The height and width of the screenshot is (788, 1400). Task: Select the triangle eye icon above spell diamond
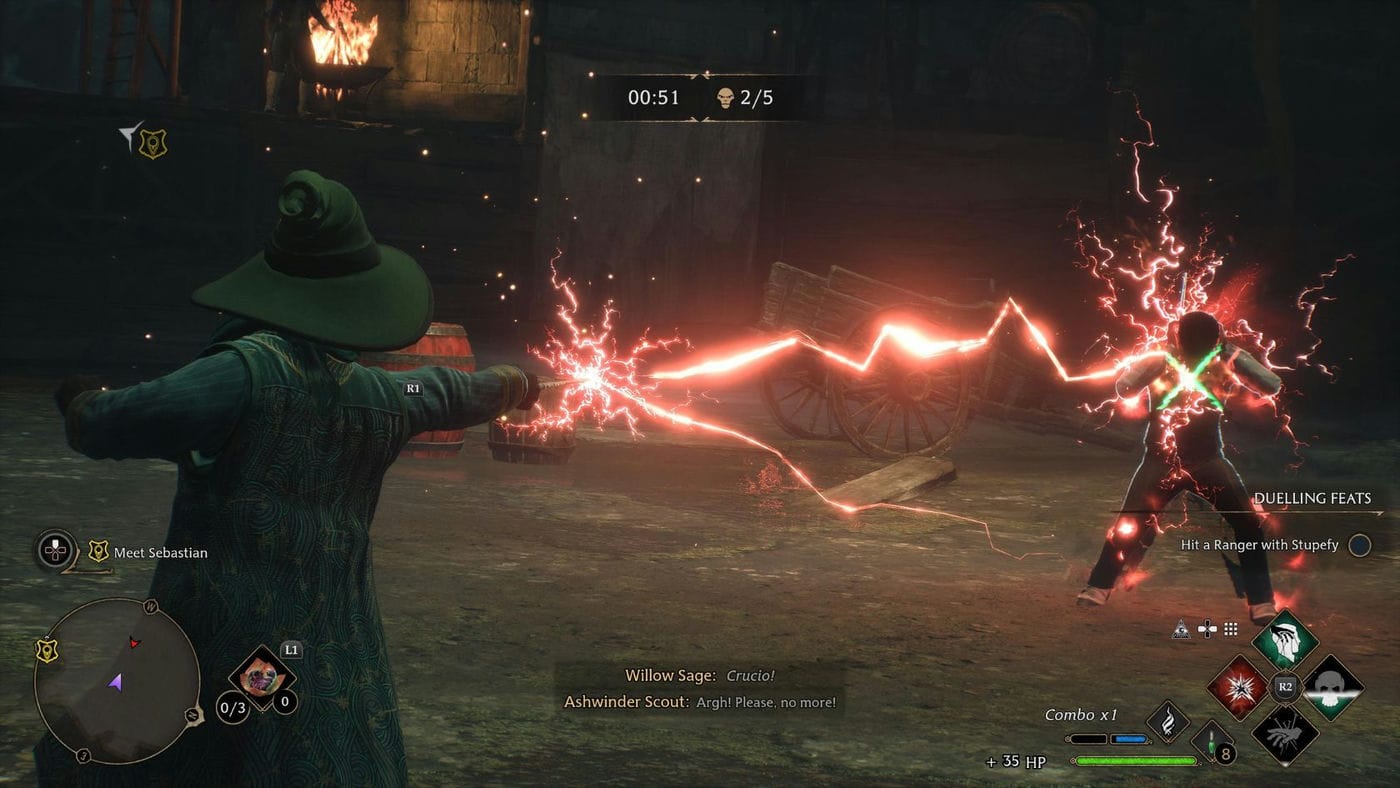coord(1182,630)
